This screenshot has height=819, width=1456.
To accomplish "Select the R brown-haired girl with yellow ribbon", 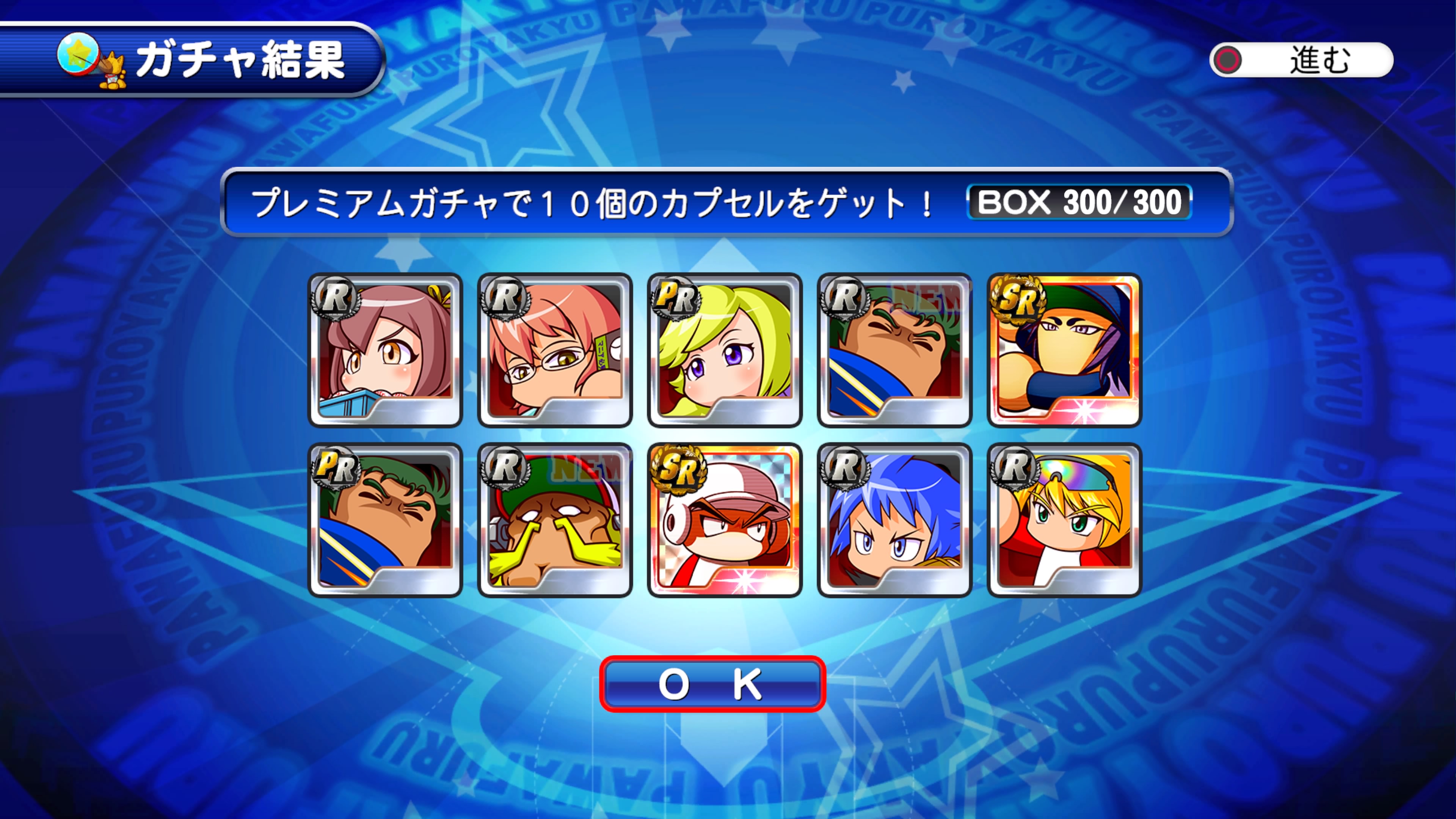I will [x=386, y=350].
